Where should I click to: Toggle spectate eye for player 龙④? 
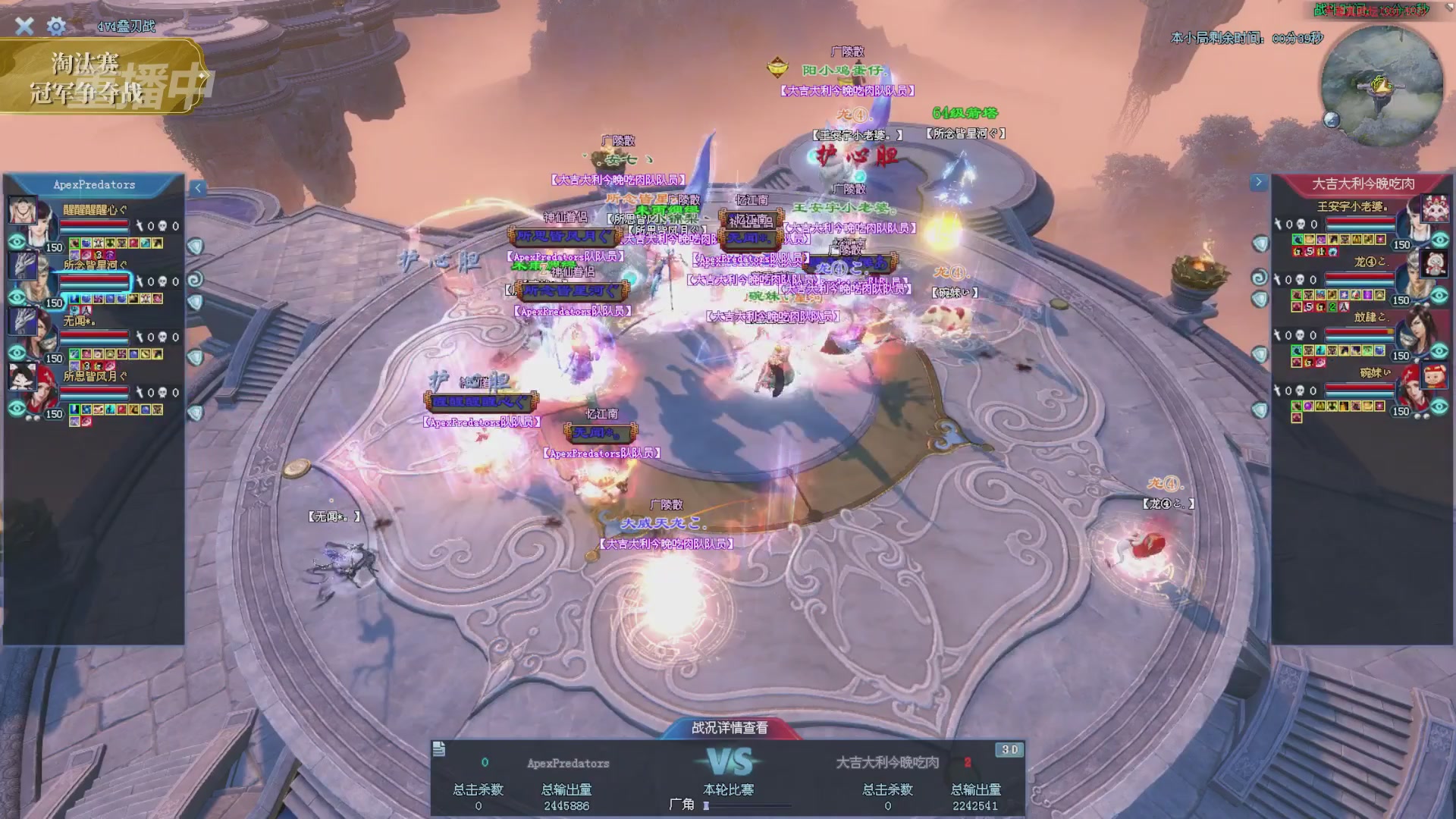point(1439,295)
